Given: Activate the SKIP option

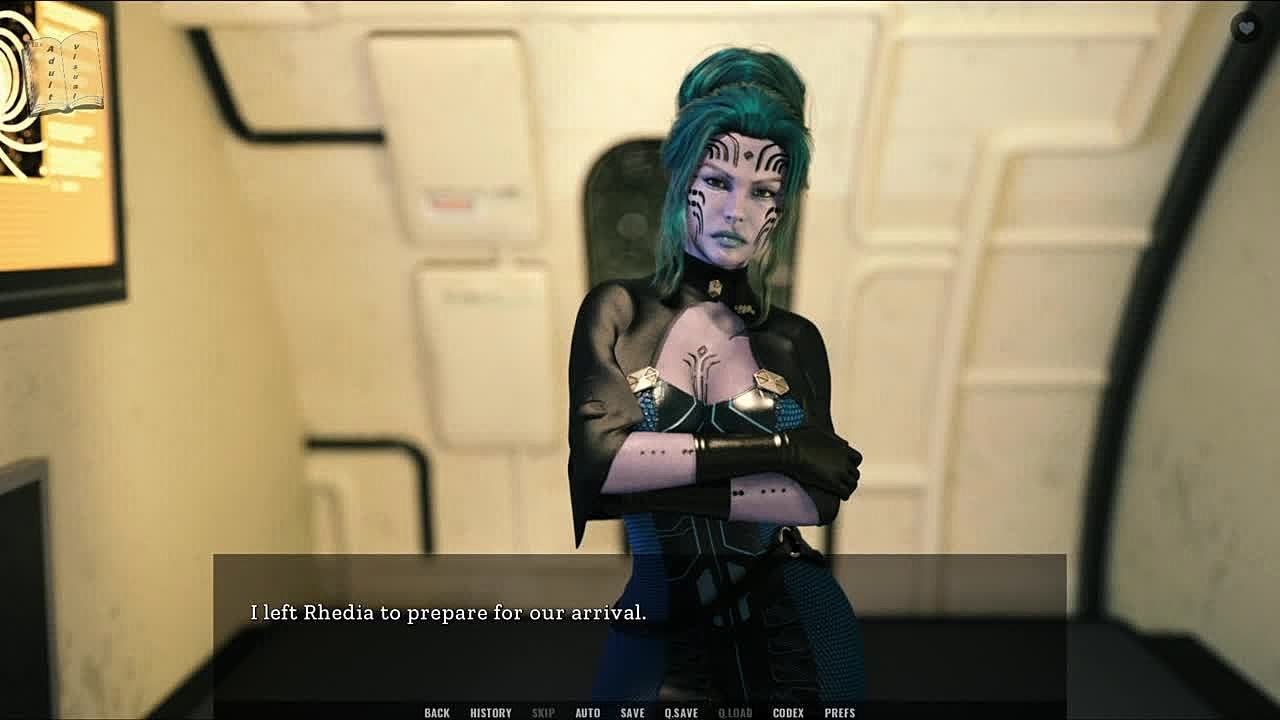Looking at the screenshot, I should click(543, 712).
